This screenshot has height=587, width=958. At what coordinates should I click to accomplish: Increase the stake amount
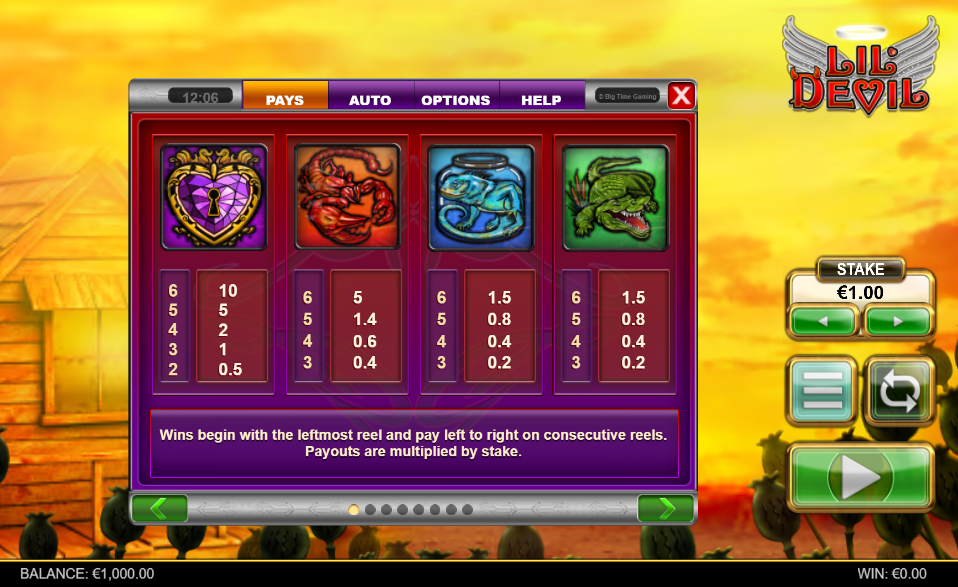[x=898, y=321]
